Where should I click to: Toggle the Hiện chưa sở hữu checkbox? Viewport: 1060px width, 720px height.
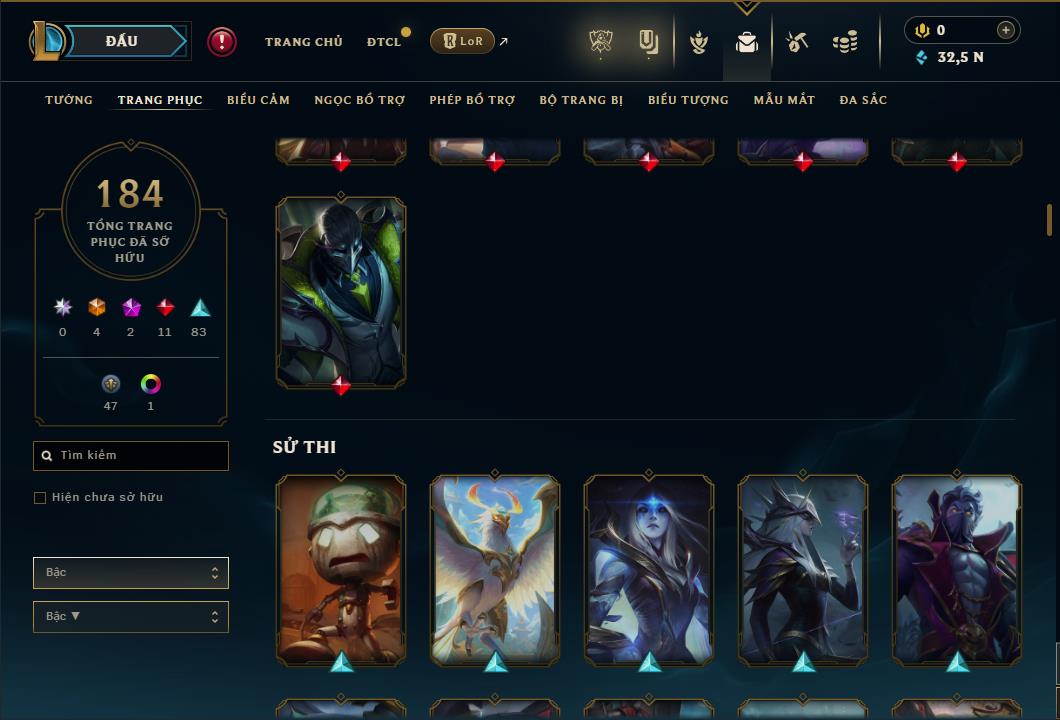click(40, 498)
